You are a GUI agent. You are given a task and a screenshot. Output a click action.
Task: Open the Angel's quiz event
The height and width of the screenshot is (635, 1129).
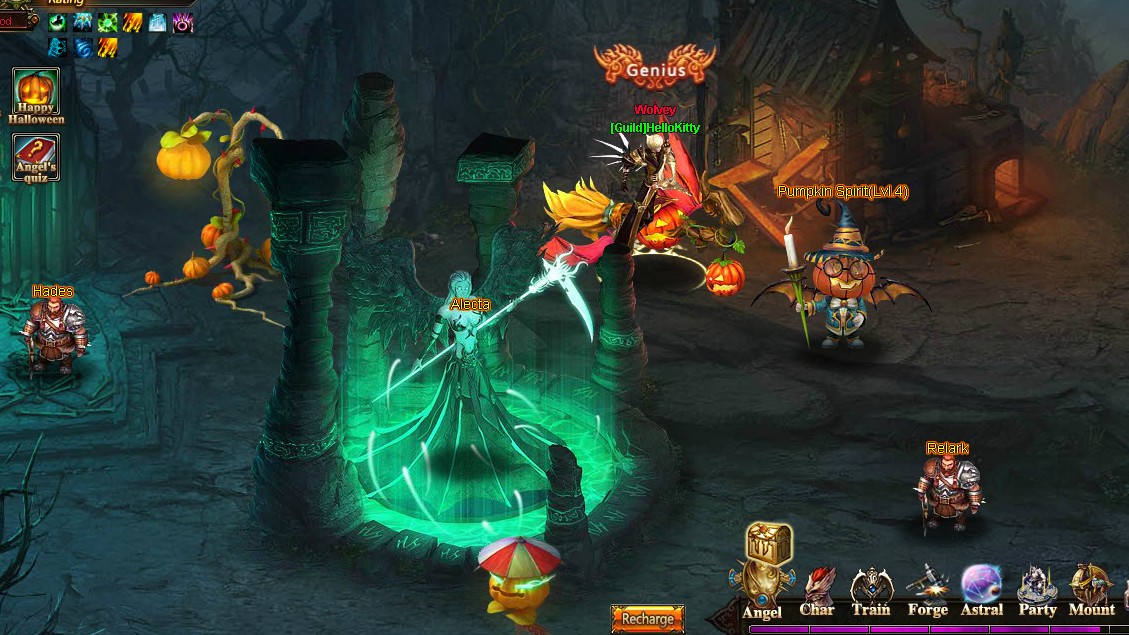coord(36,156)
